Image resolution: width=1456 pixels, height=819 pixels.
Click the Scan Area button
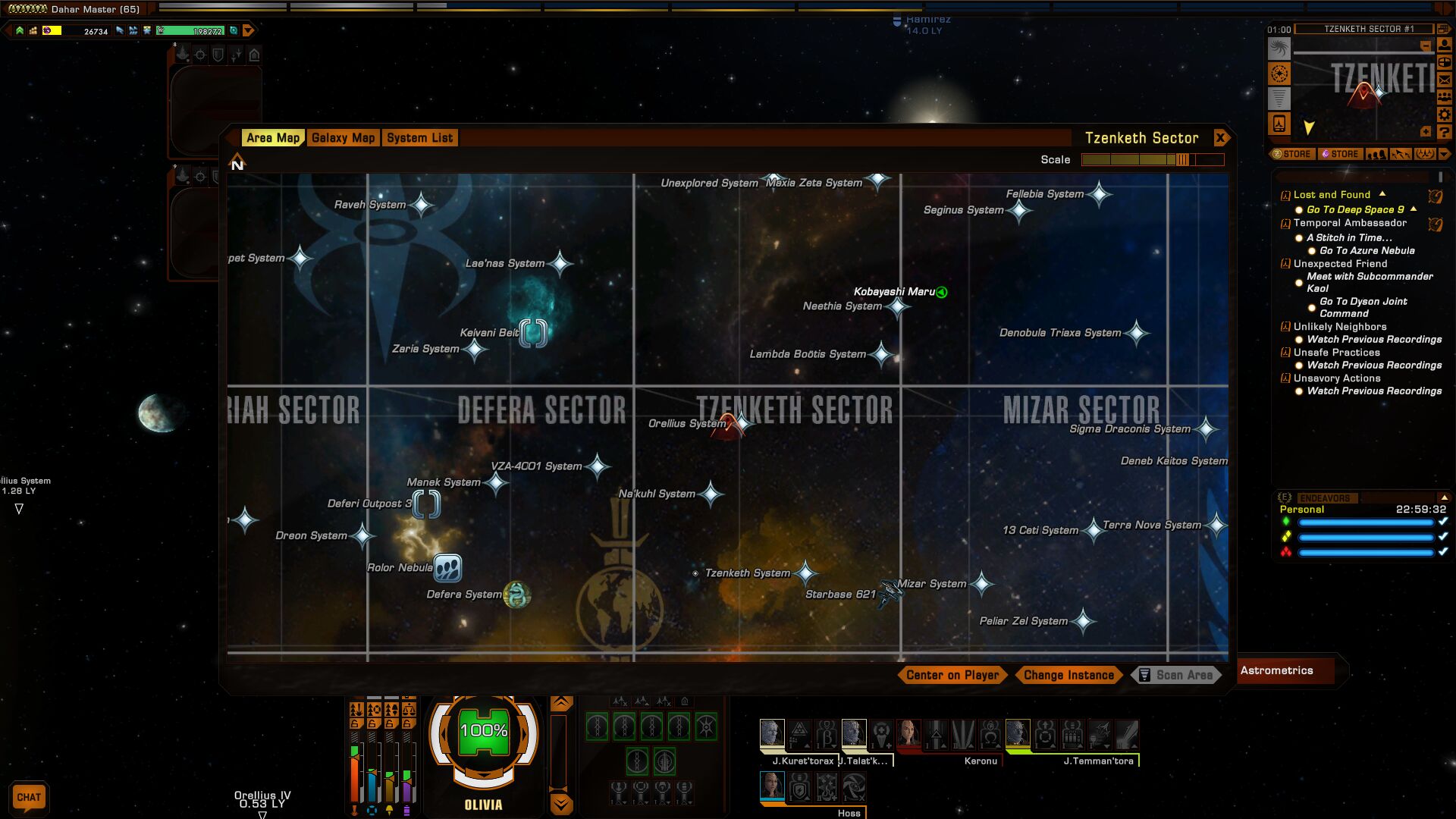point(1176,675)
